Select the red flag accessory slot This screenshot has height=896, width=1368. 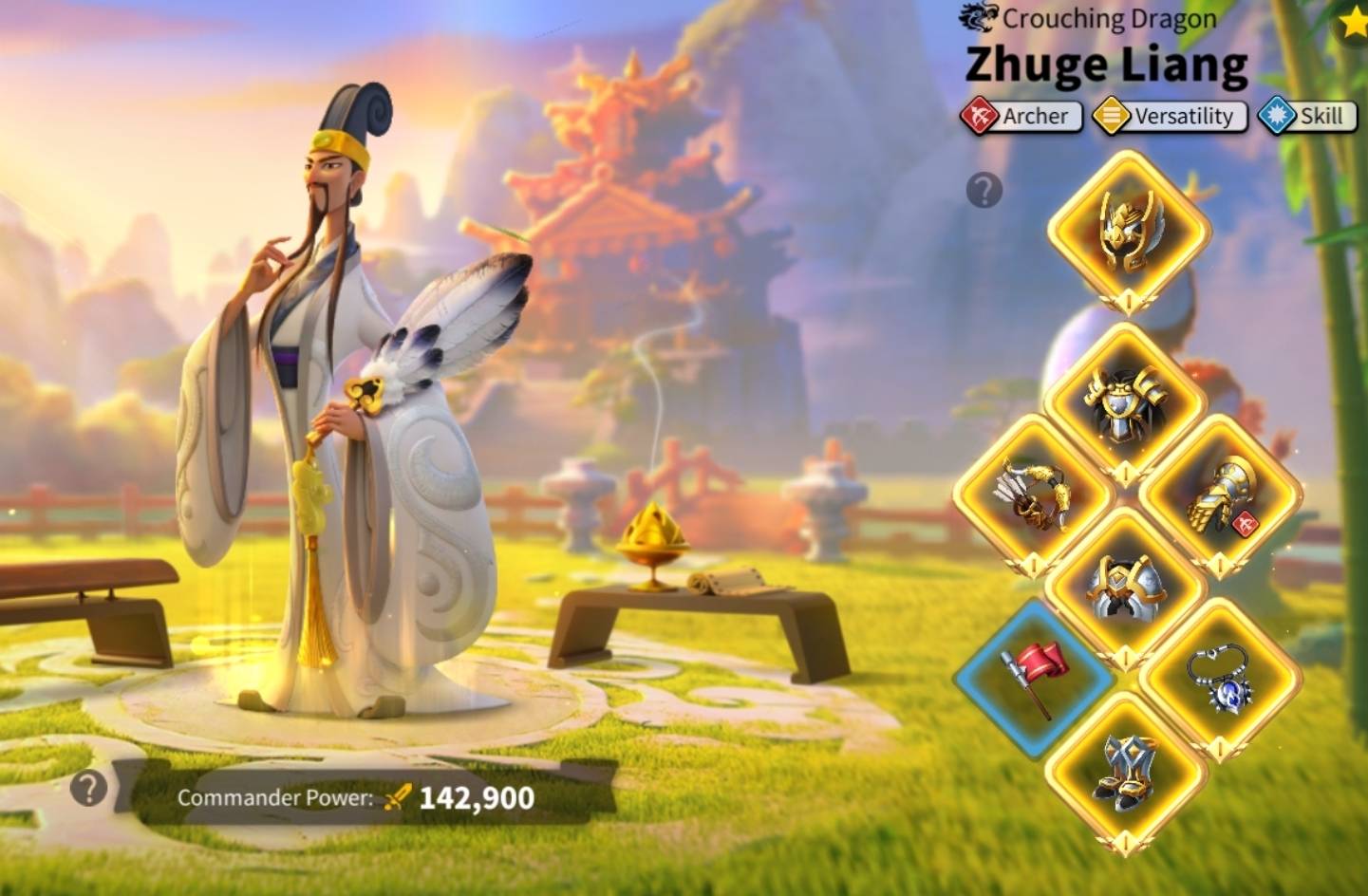coord(1034,678)
